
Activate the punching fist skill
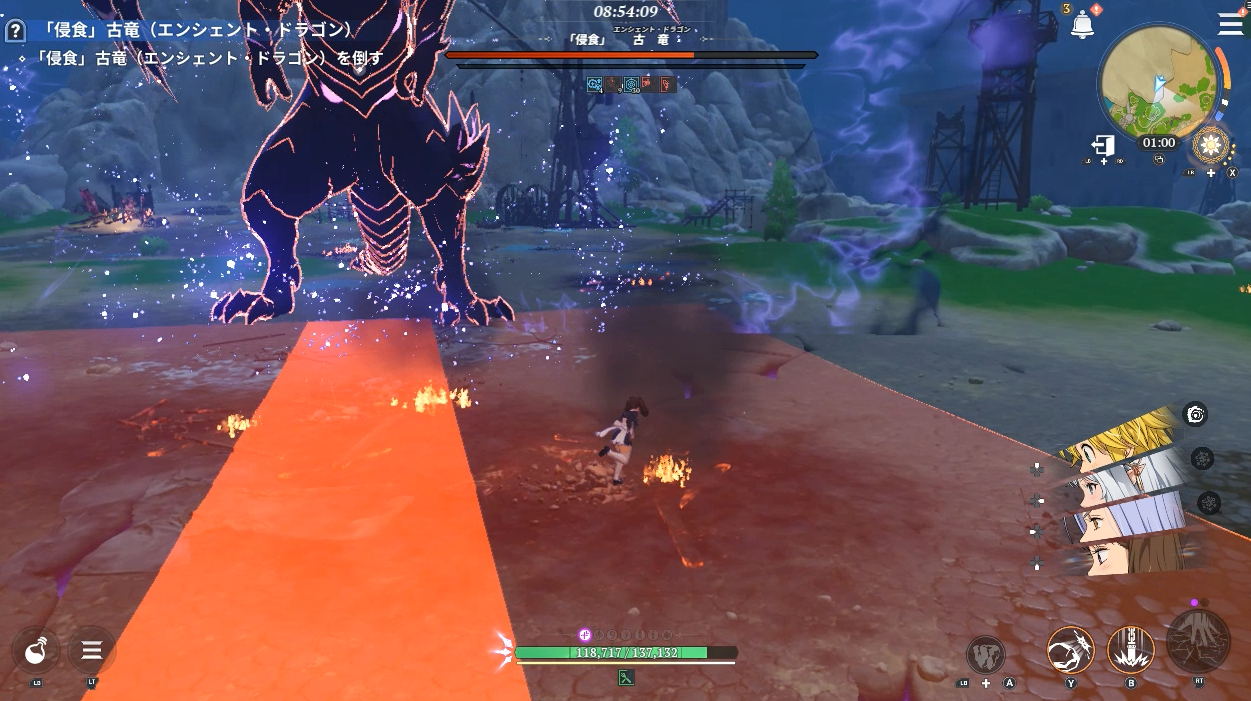click(x=1070, y=649)
